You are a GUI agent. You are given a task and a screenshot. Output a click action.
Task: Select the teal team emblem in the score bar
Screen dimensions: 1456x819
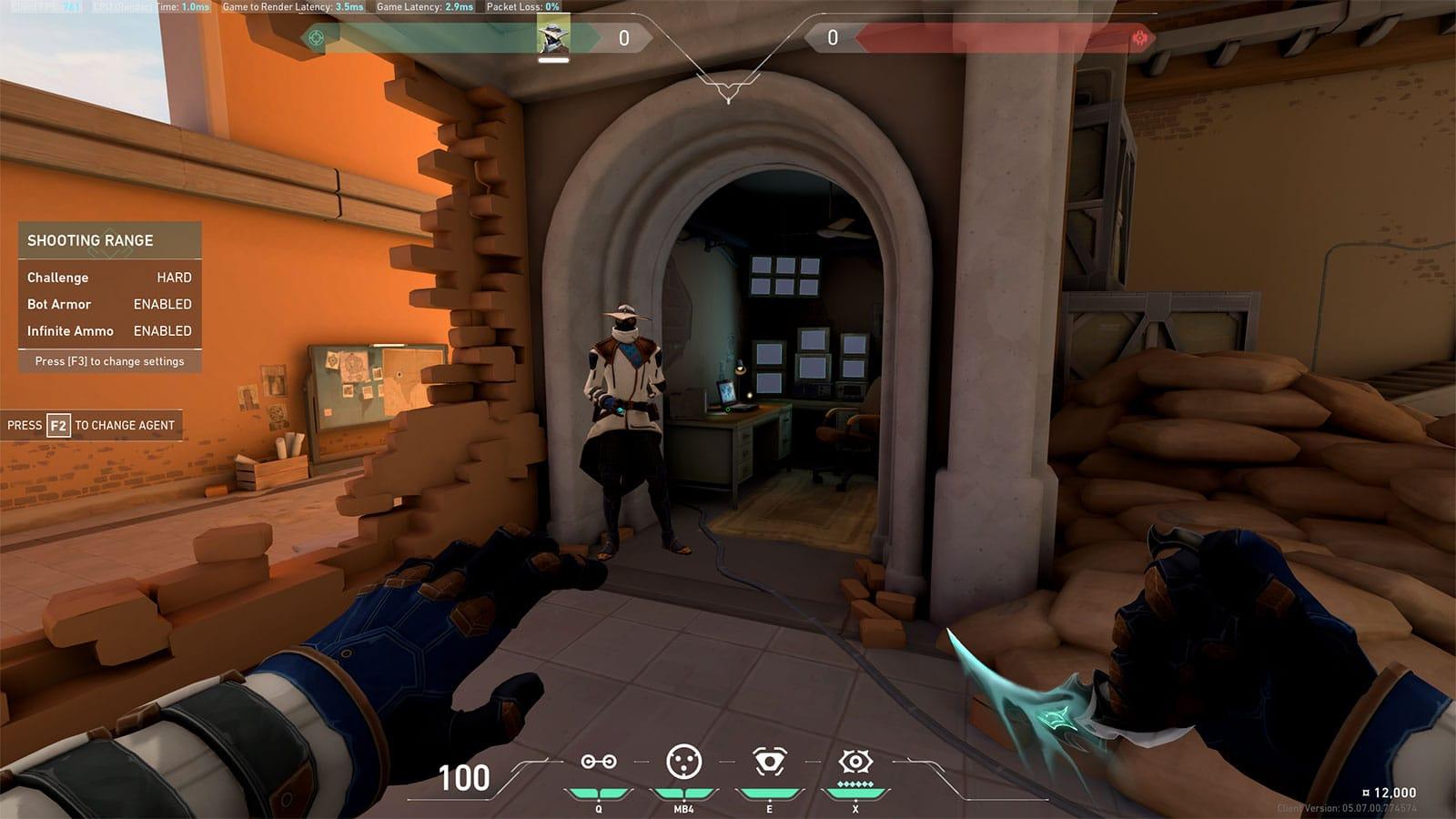(x=316, y=38)
